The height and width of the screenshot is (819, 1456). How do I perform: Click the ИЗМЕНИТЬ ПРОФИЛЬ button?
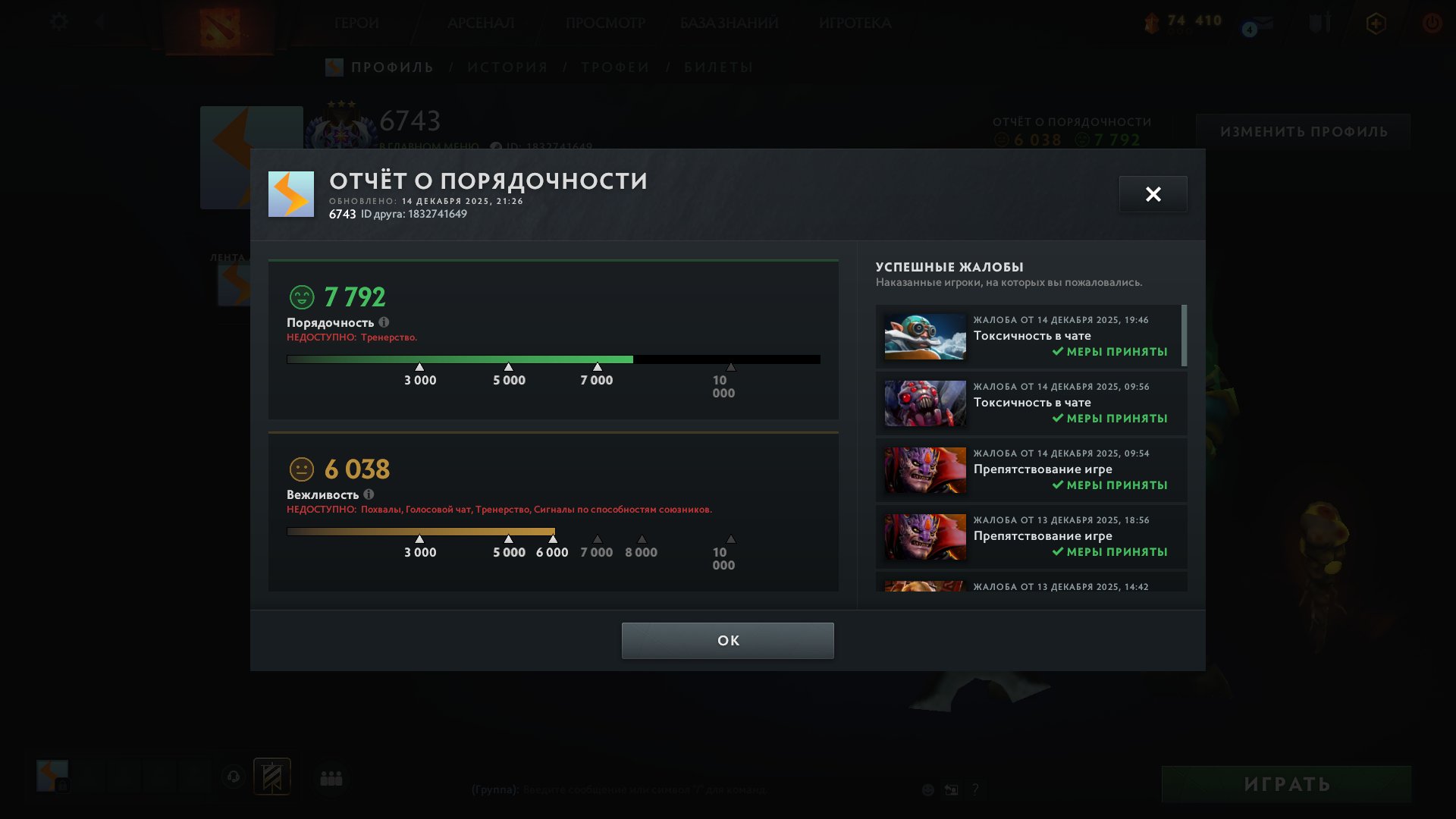pyautogui.click(x=1304, y=130)
